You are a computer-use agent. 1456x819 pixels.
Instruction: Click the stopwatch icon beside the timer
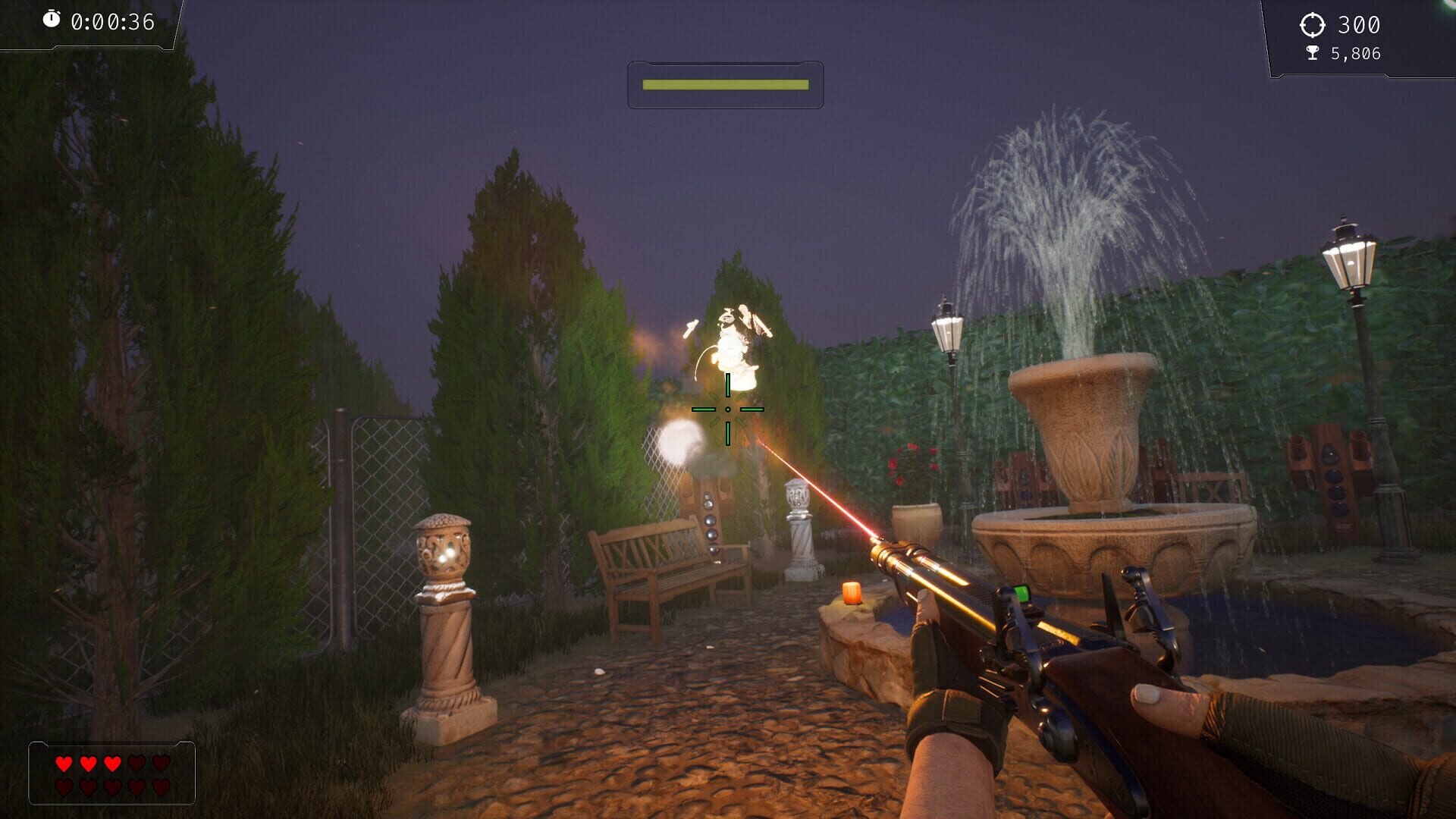click(52, 19)
